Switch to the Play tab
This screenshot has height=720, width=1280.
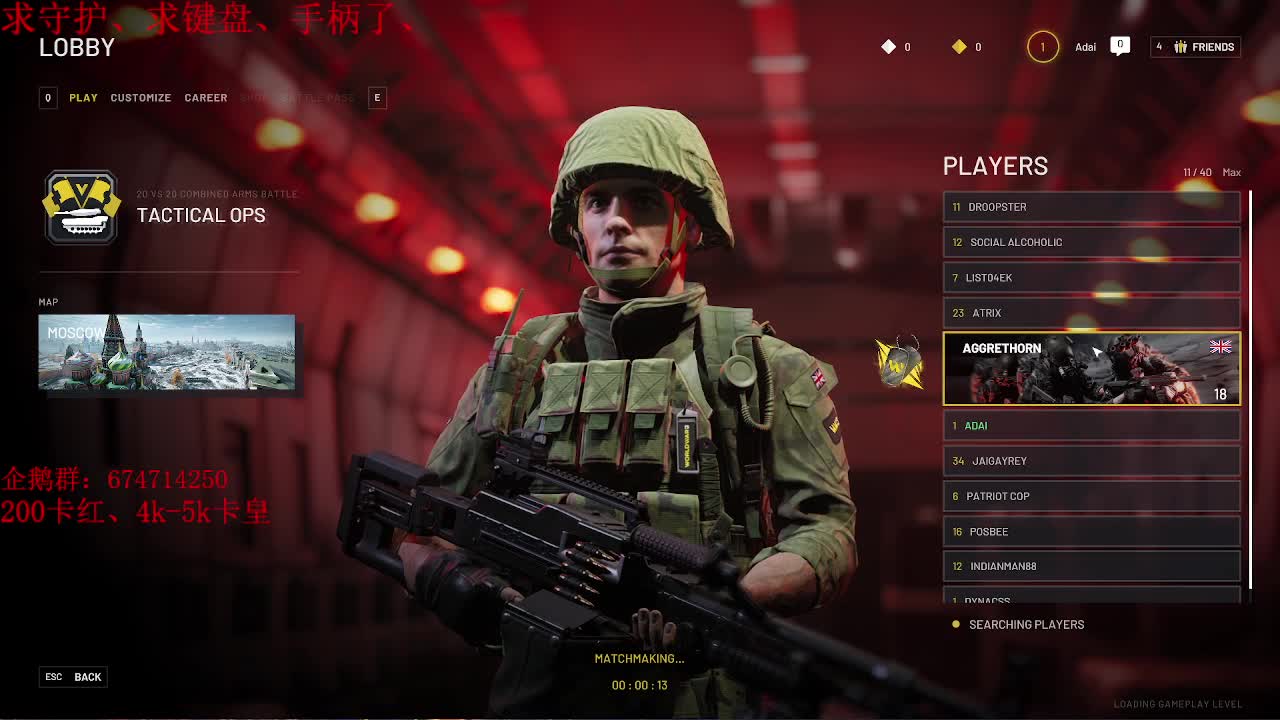[83, 98]
